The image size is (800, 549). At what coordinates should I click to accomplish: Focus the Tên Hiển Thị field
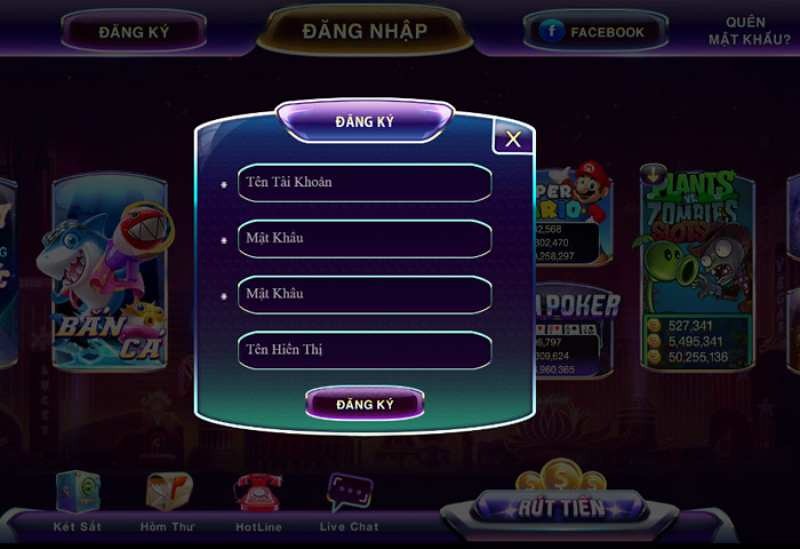point(365,350)
